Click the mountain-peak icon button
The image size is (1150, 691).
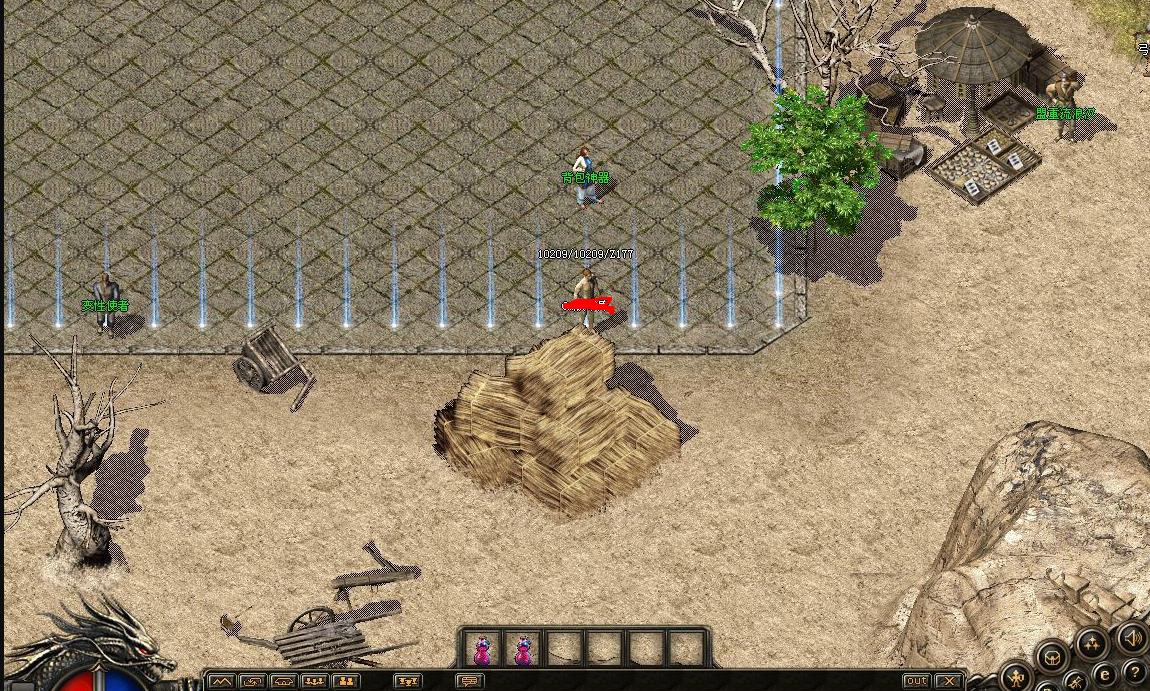click(x=220, y=681)
